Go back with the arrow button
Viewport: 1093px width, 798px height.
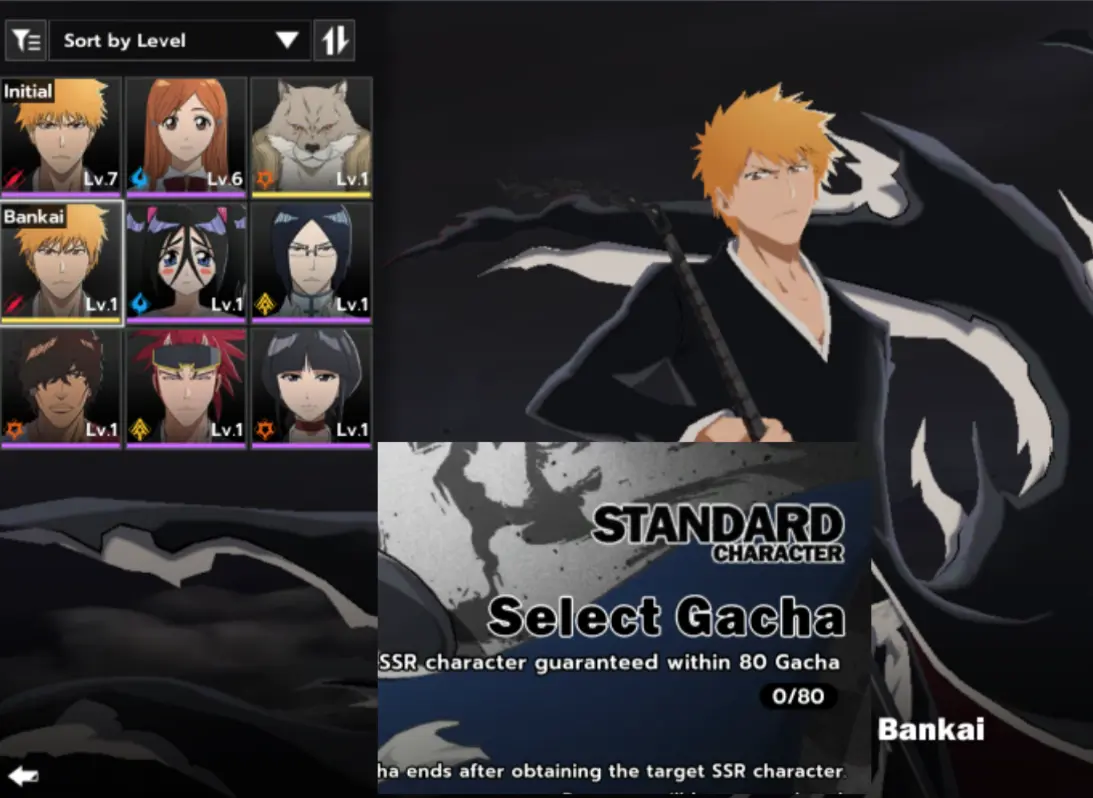point(23,775)
